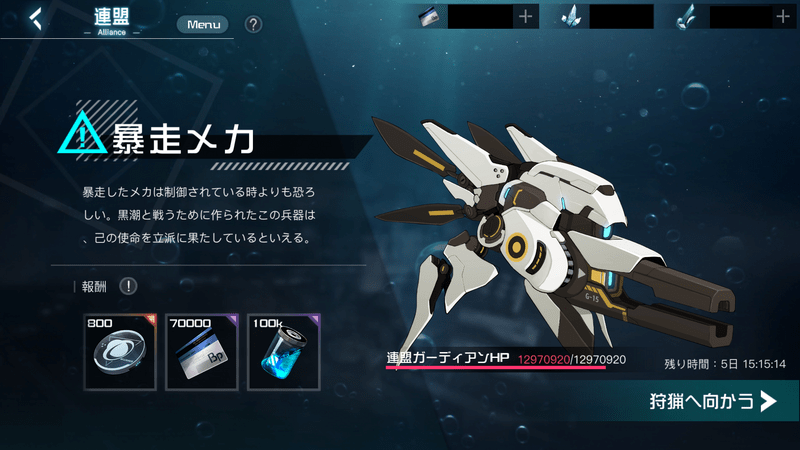The width and height of the screenshot is (800, 450).
Task: Add crystals with the rightmost plus button
Action: pyautogui.click(x=782, y=16)
